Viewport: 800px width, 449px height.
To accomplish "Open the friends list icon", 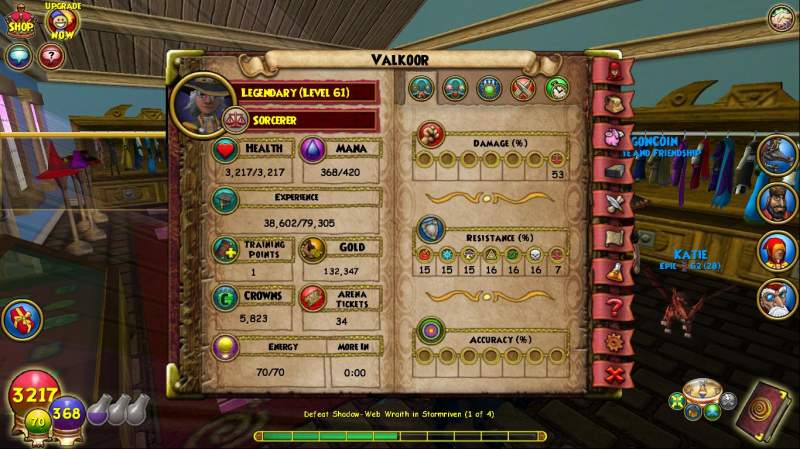I will pyautogui.click(x=781, y=18).
